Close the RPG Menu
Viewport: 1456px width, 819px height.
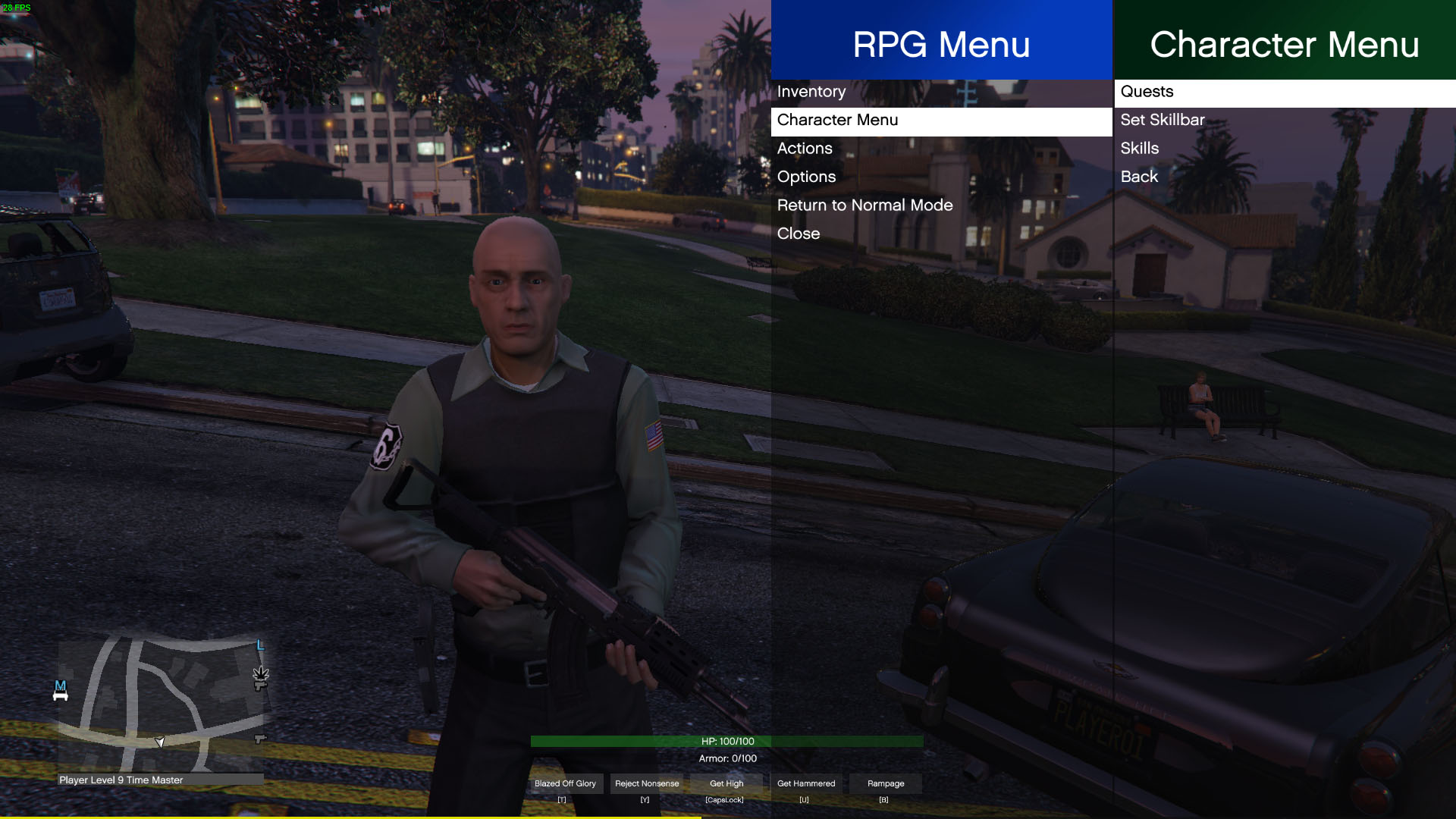(798, 234)
